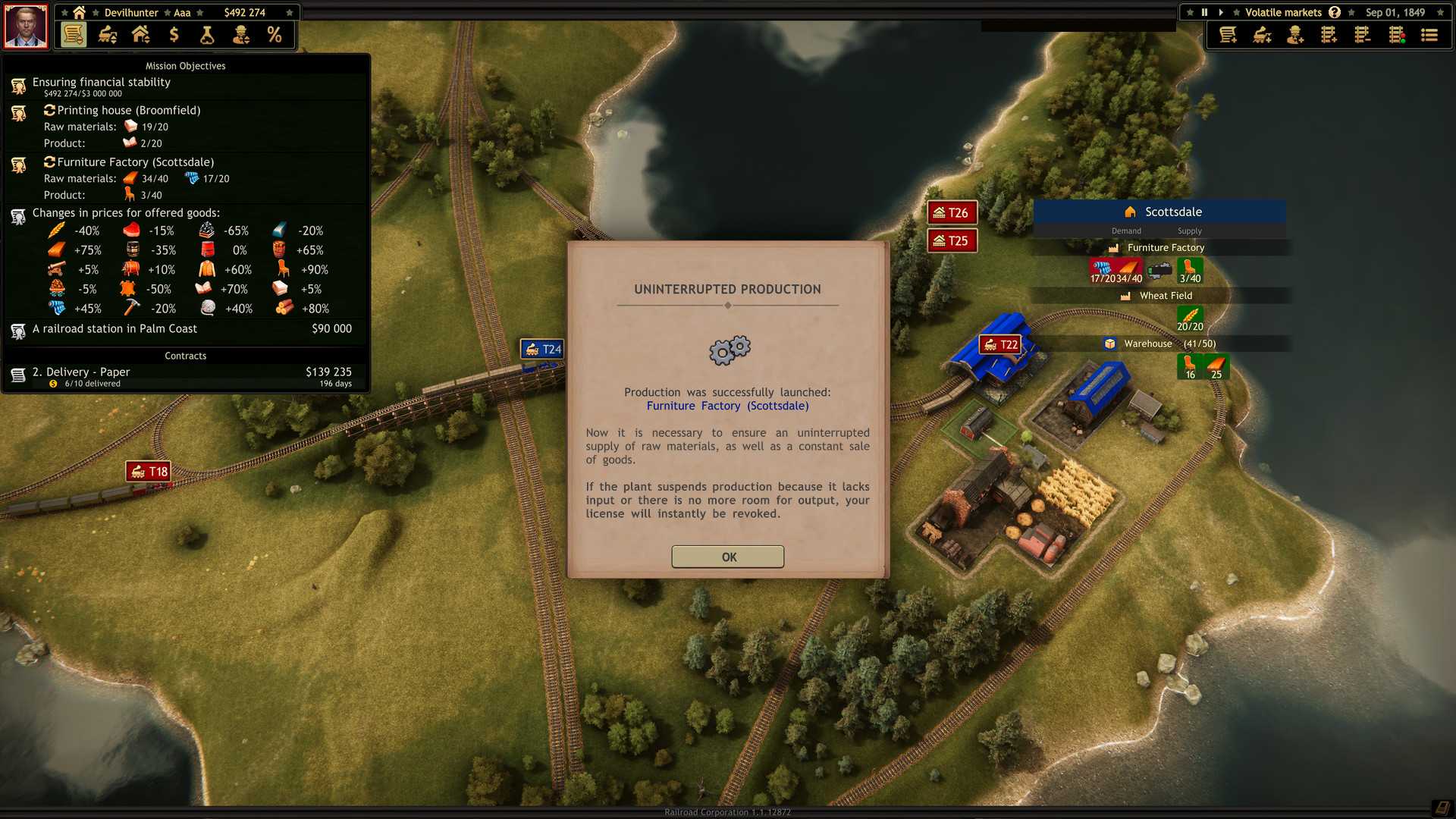
Task: Open the buildings panel via house icon
Action: pos(140,35)
